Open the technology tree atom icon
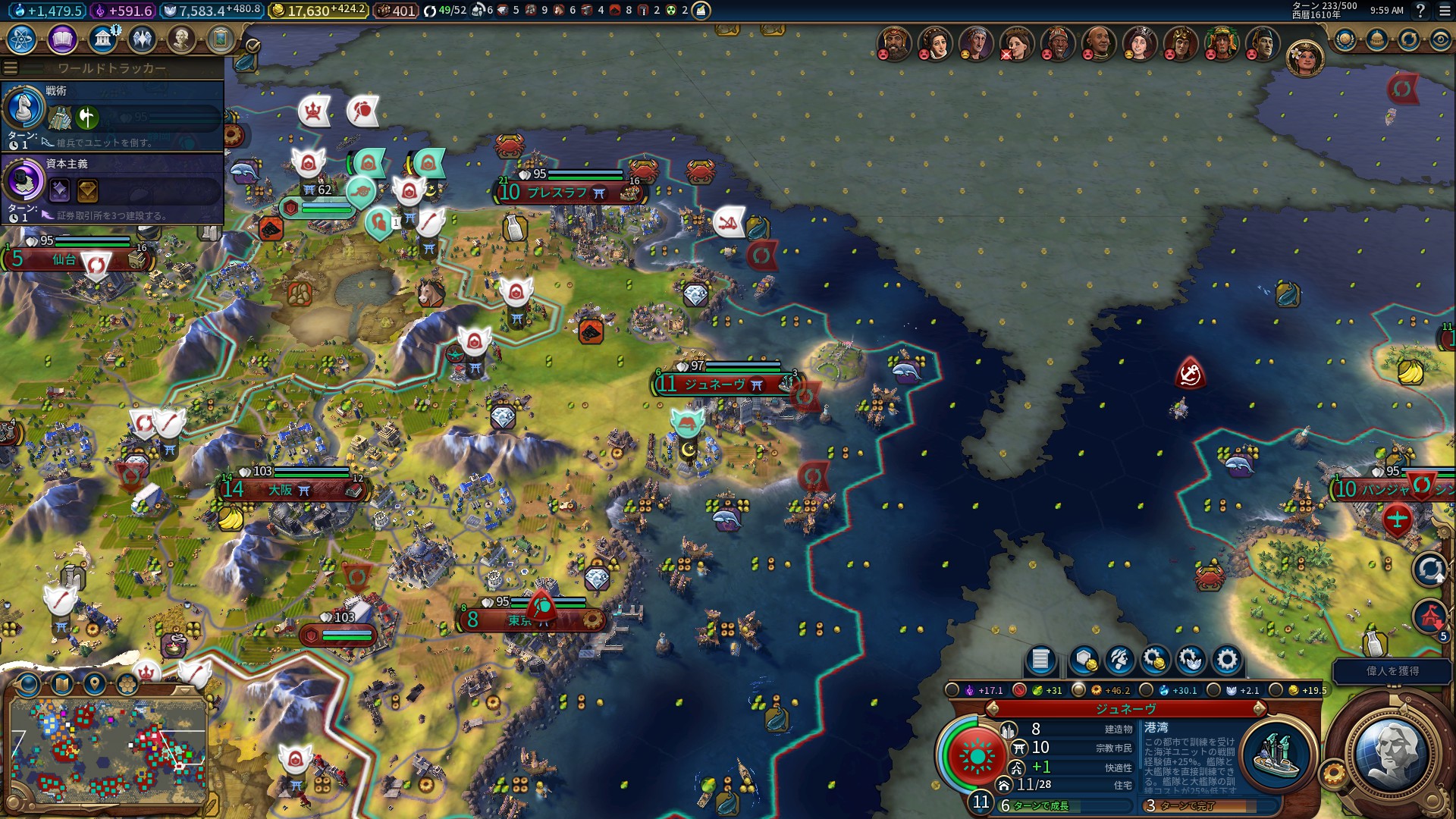The height and width of the screenshot is (819, 1456). [x=22, y=39]
